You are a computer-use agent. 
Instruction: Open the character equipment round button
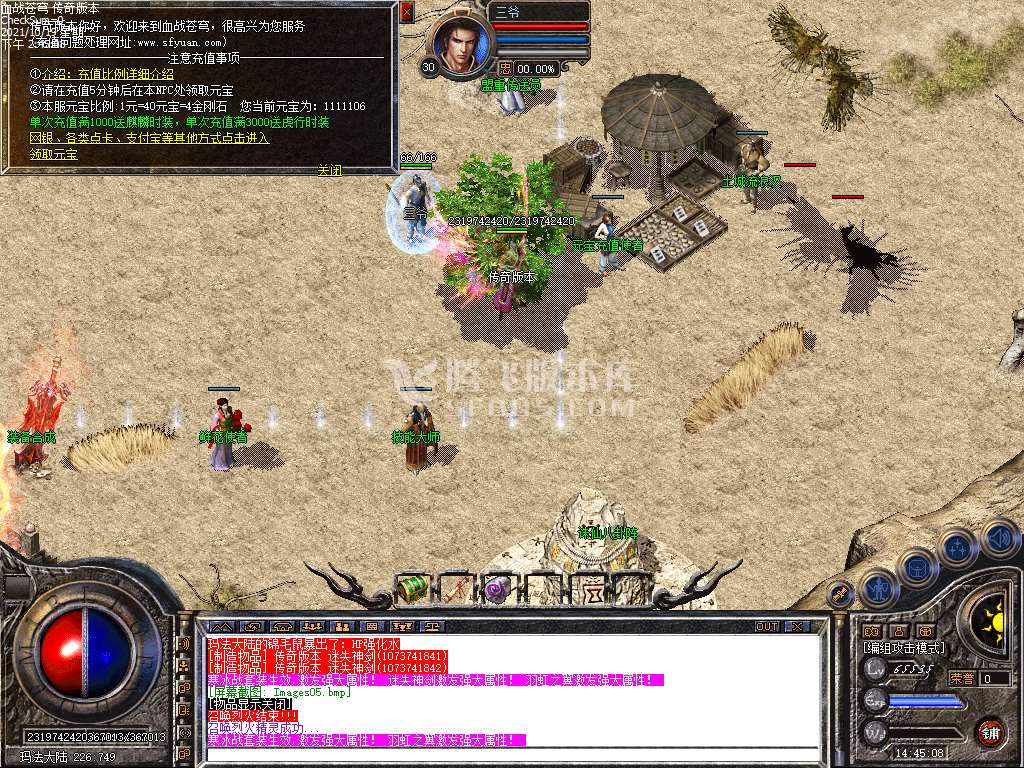[879, 589]
